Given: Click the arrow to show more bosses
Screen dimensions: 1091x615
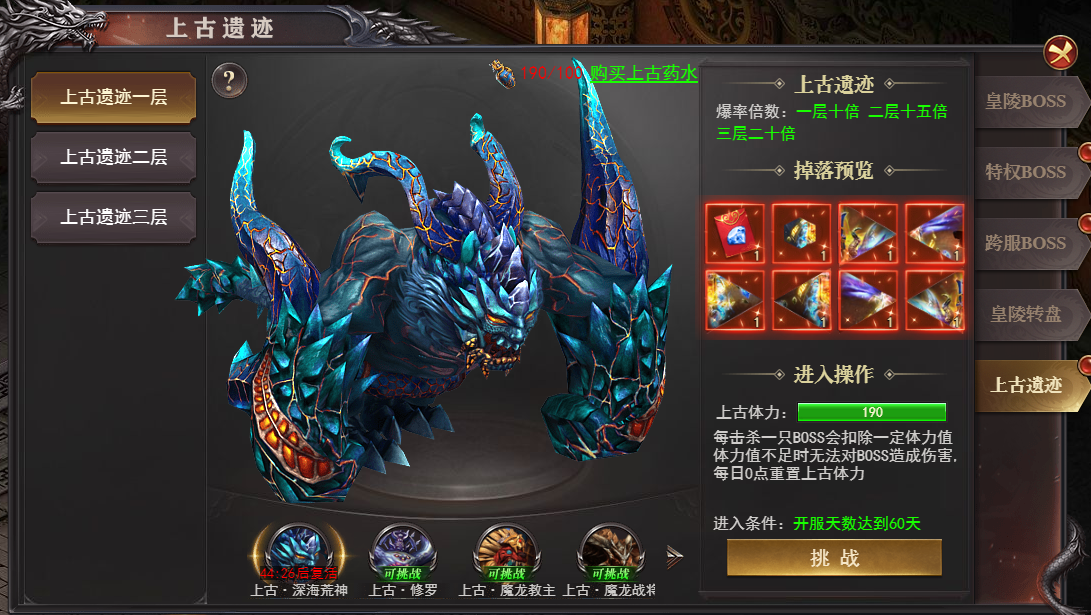Looking at the screenshot, I should (x=676, y=558).
